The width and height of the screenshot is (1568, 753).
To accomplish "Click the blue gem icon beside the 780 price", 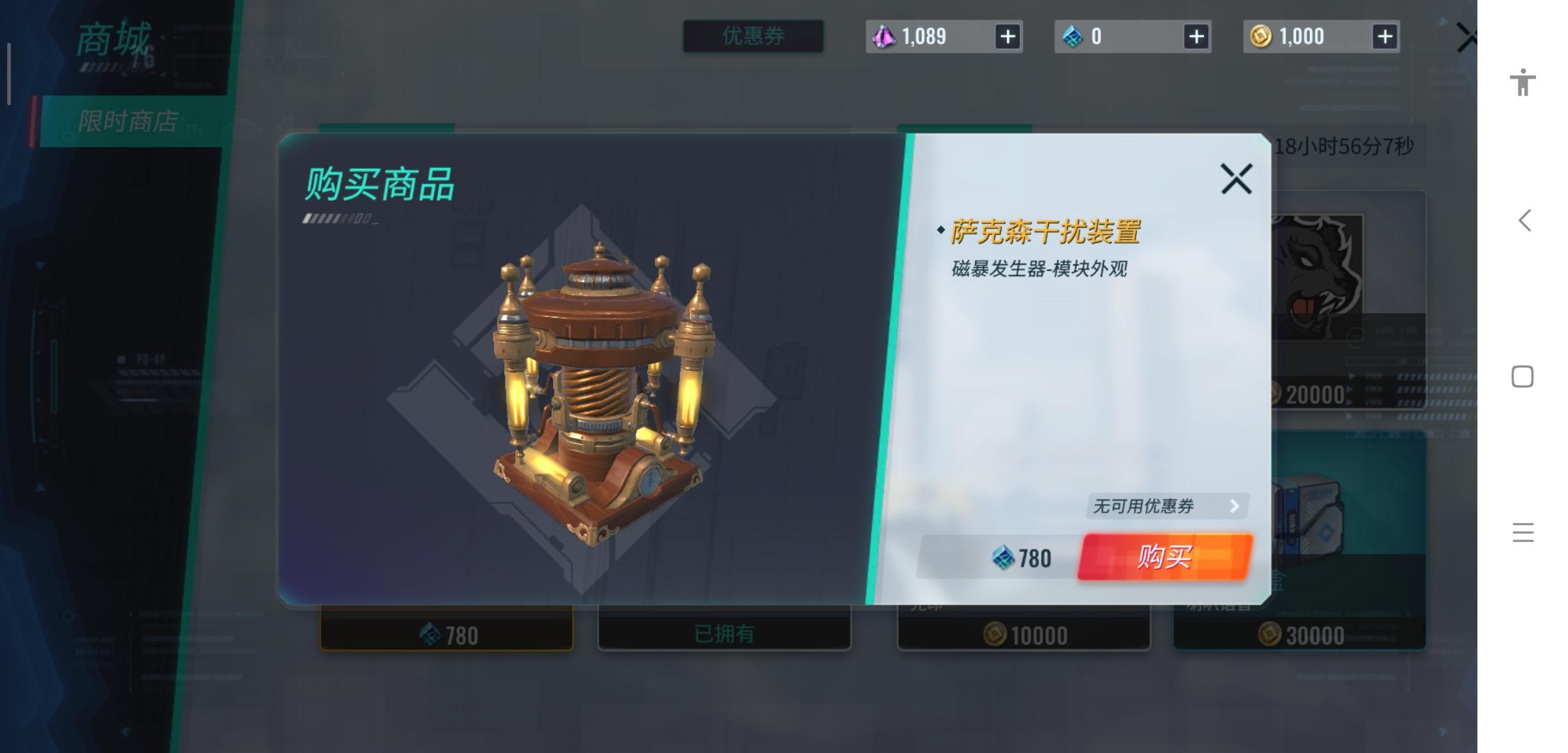I will click(1003, 556).
